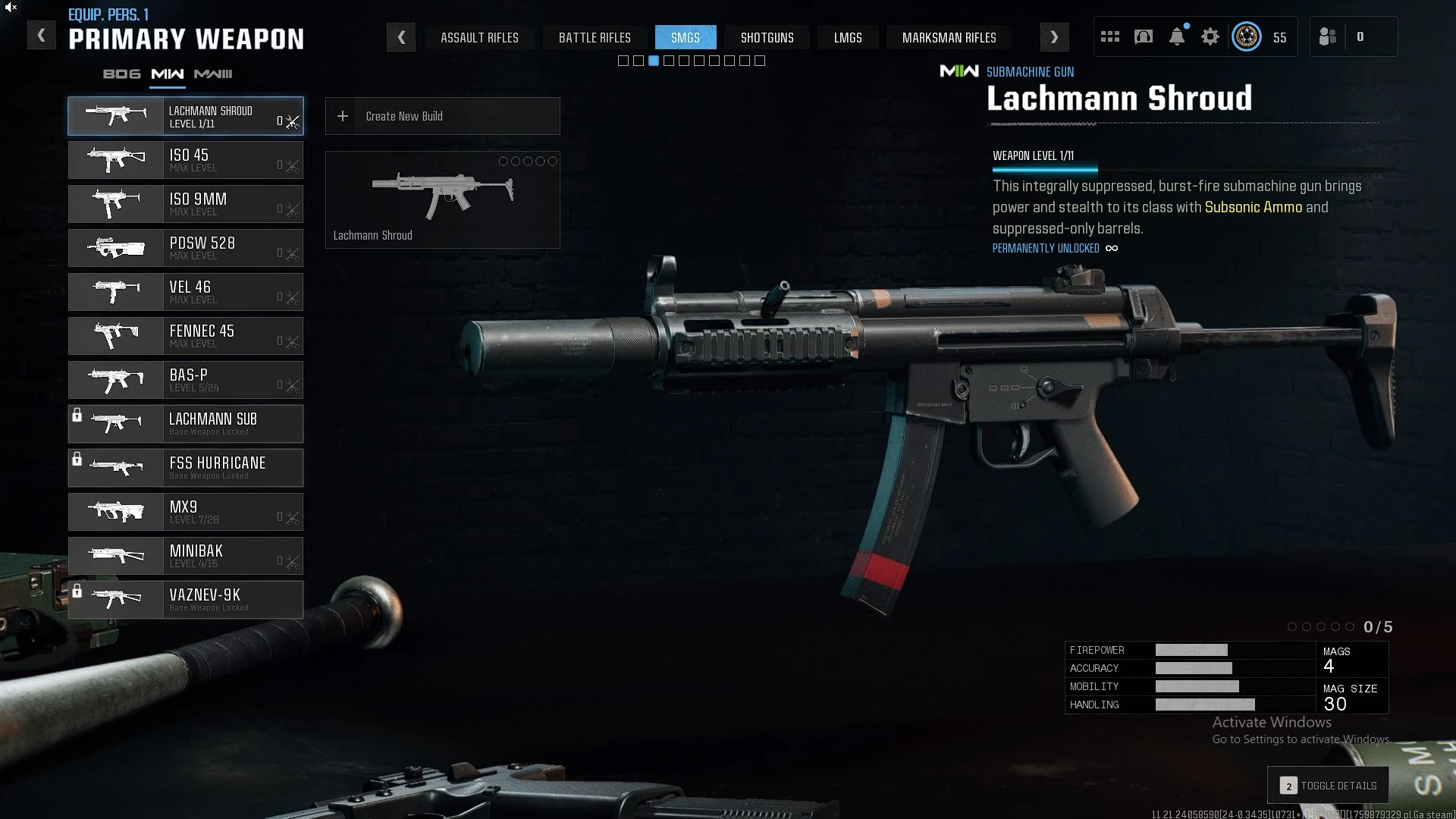Go back with the top-left arrow
The width and height of the screenshot is (1456, 819).
tap(42, 36)
